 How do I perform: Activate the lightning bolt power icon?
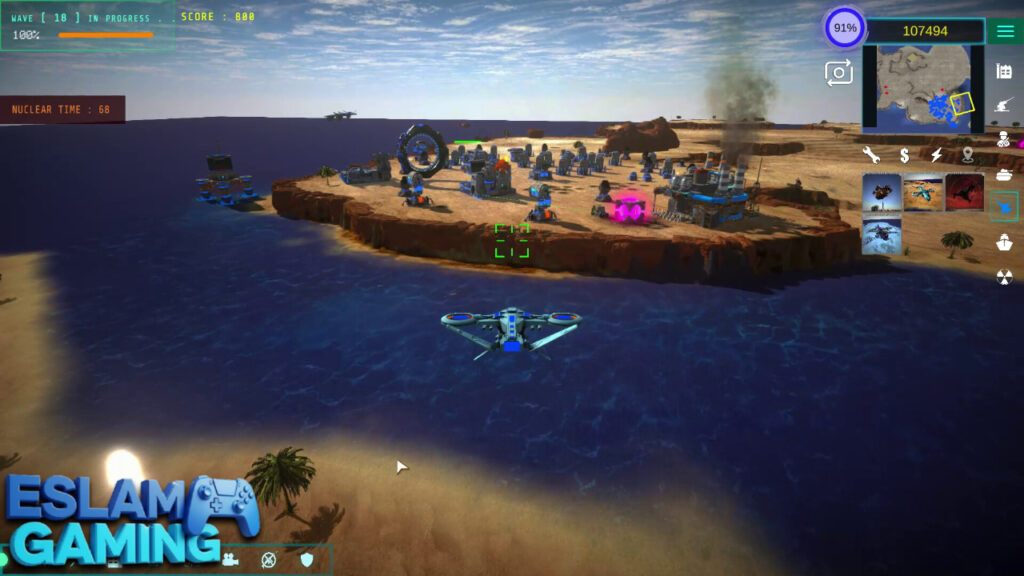click(937, 155)
